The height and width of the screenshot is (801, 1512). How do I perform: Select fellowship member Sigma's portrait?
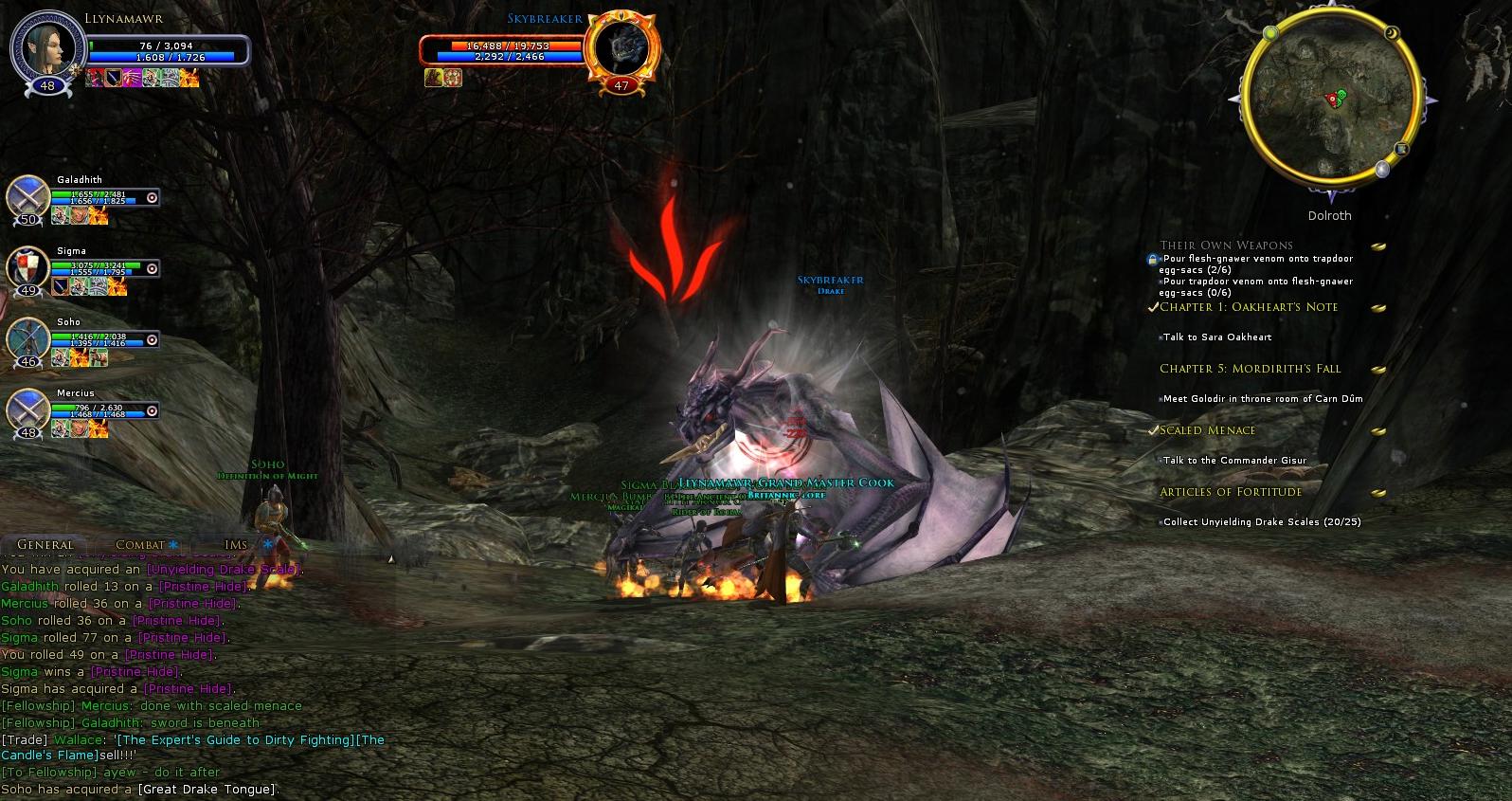(28, 268)
